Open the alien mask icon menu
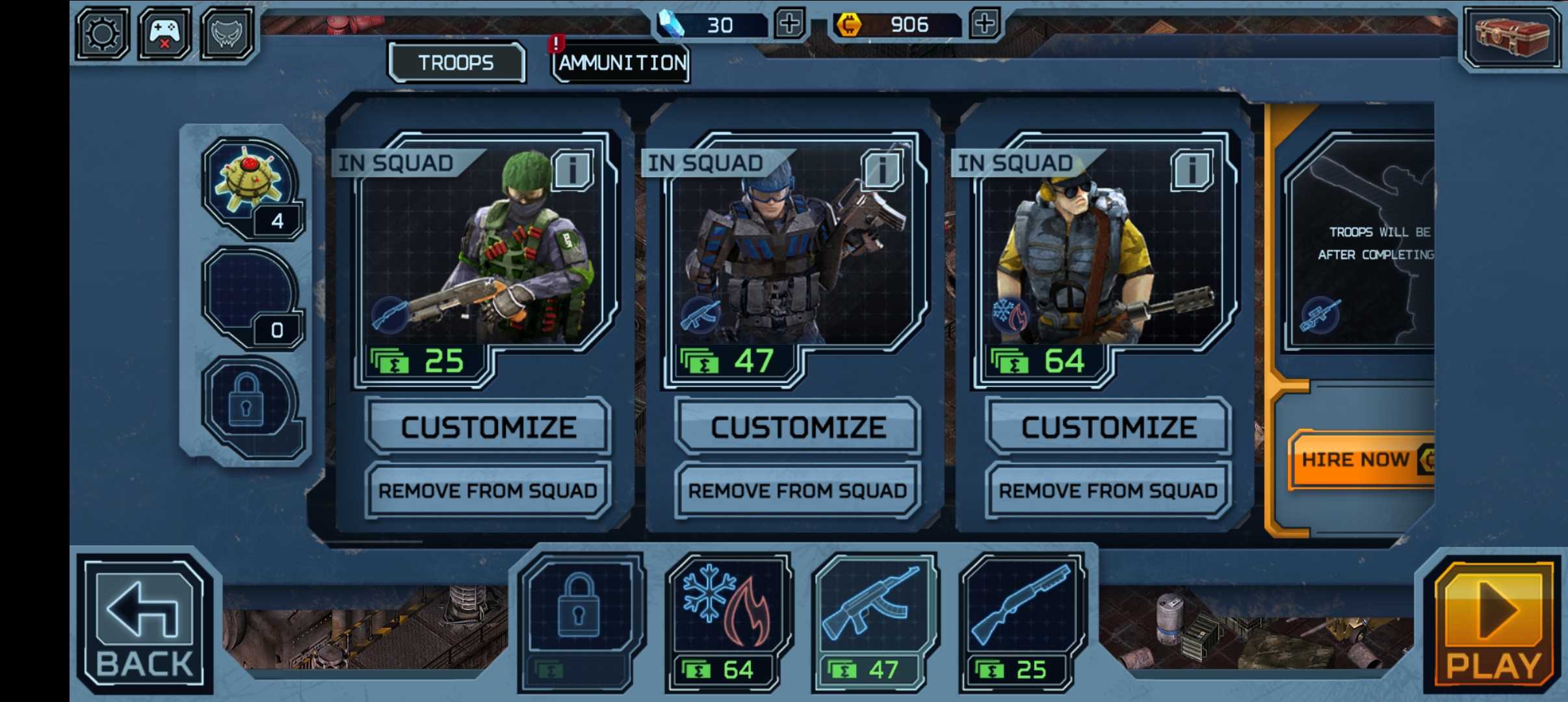Screen dimensions: 1568x702 [226, 33]
